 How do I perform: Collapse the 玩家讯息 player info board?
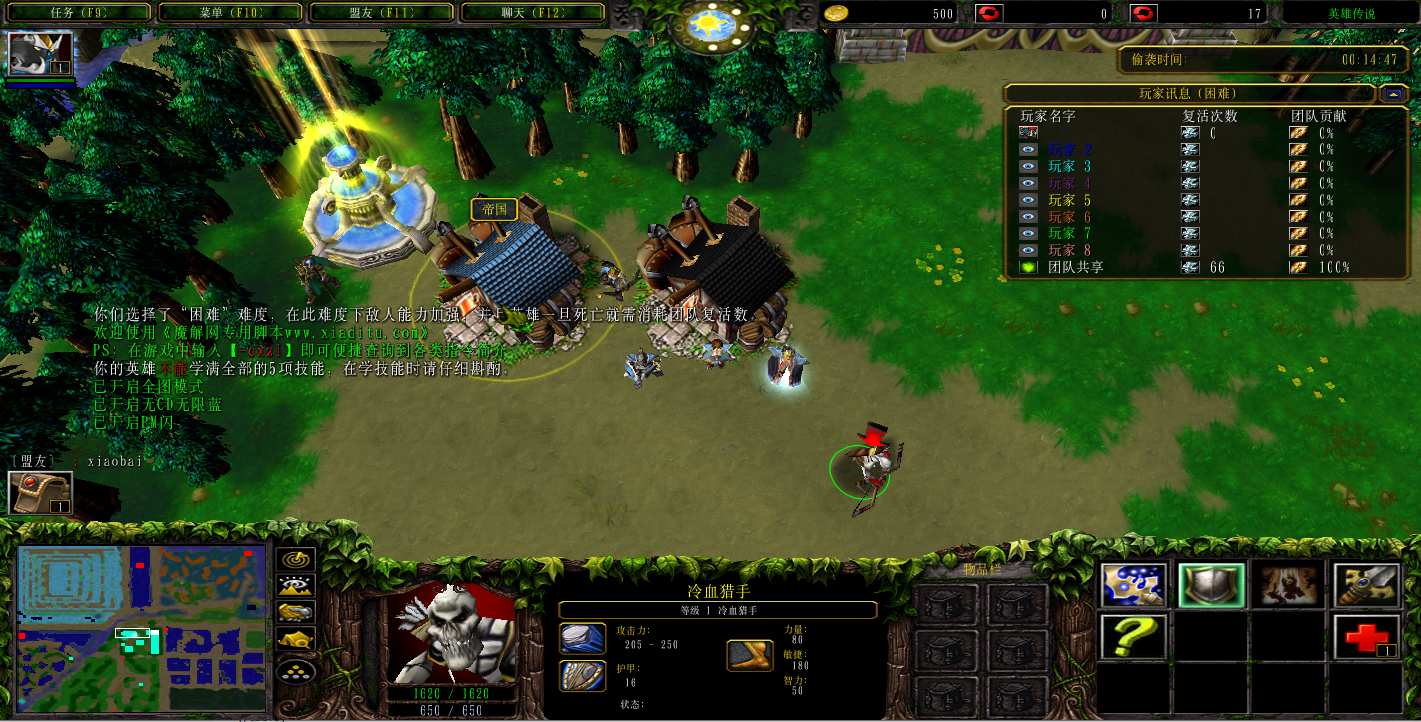(x=1391, y=94)
